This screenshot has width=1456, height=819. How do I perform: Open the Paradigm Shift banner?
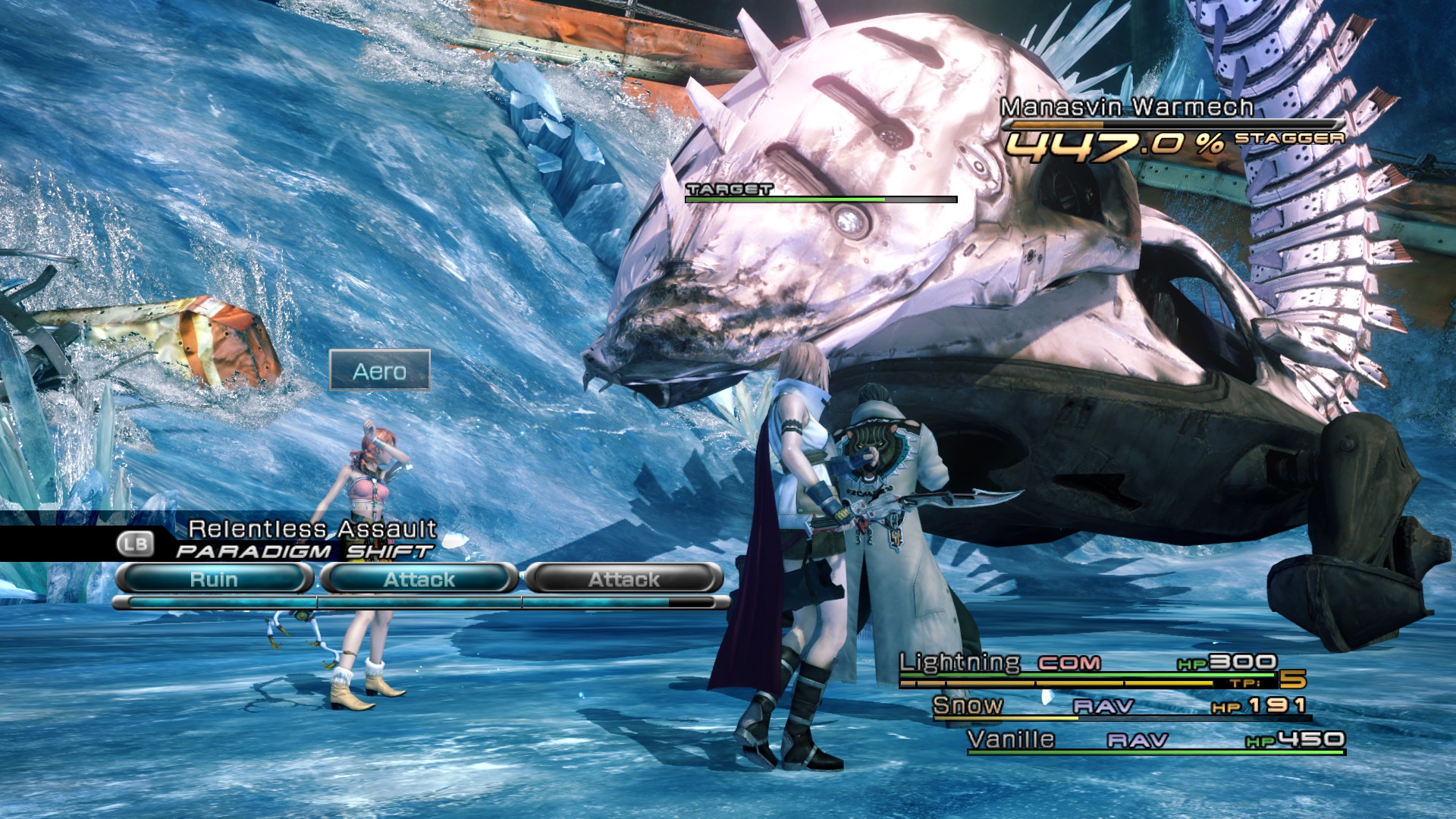(303, 551)
